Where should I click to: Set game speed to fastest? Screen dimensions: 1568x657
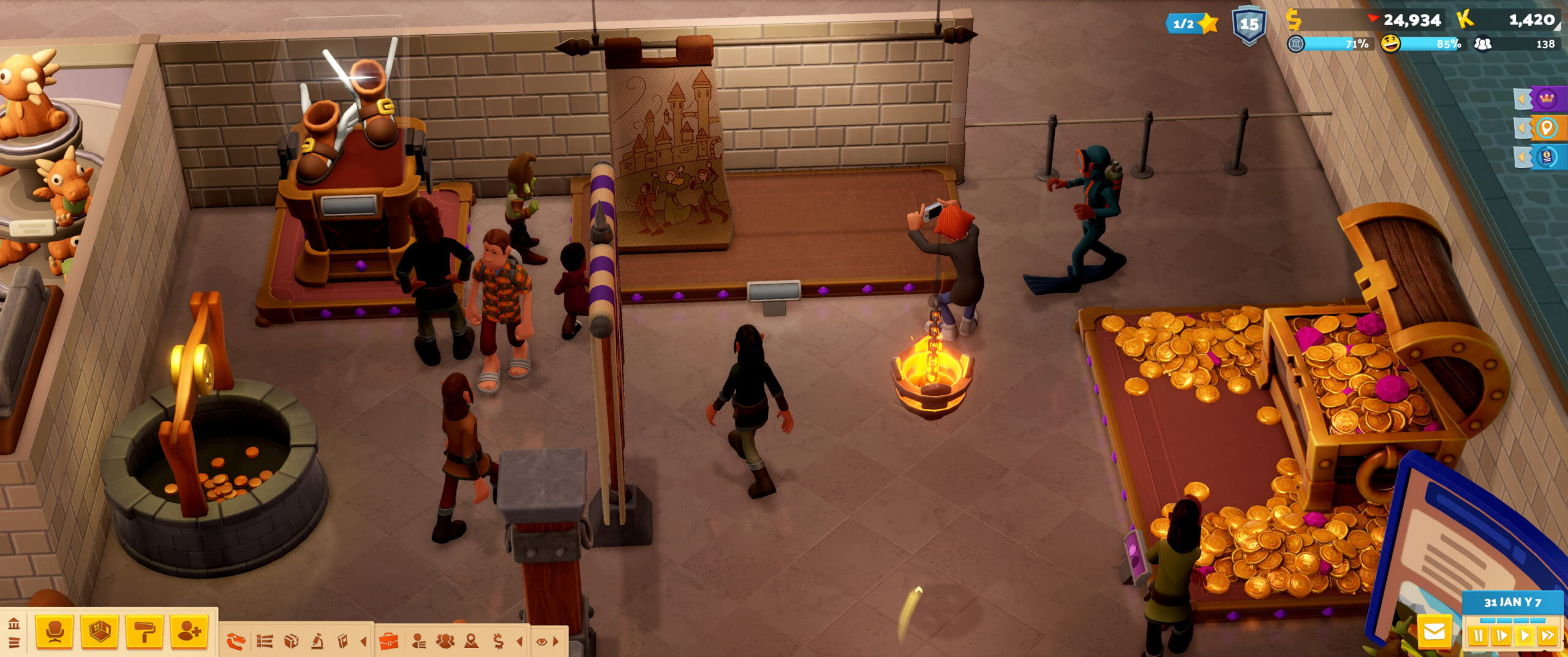click(1547, 636)
